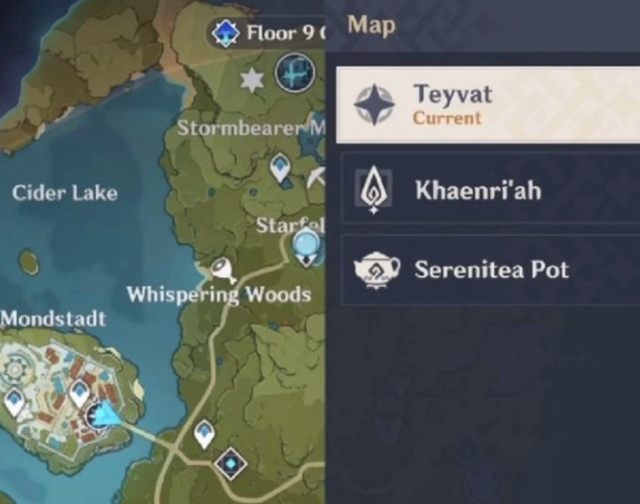Select the circular dark-blue marker beside the star
640x504 pixels.
click(x=295, y=74)
